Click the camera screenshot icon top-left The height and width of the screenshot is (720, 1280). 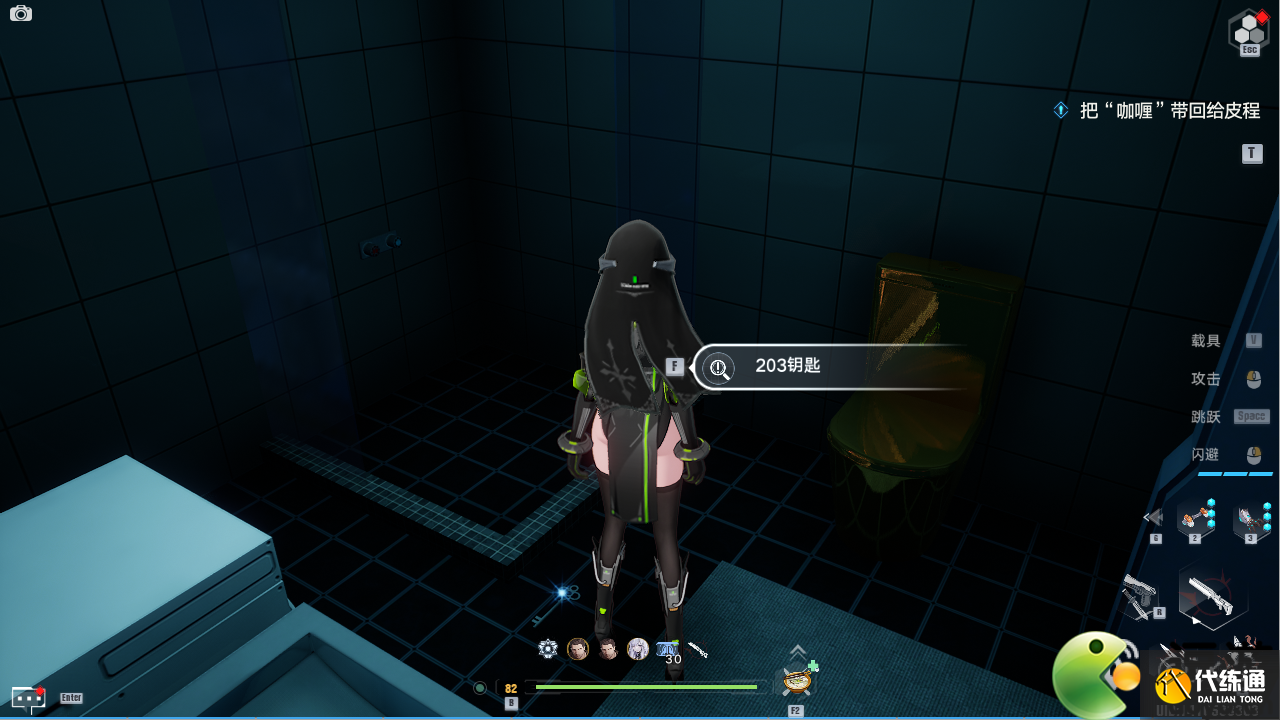click(x=21, y=13)
